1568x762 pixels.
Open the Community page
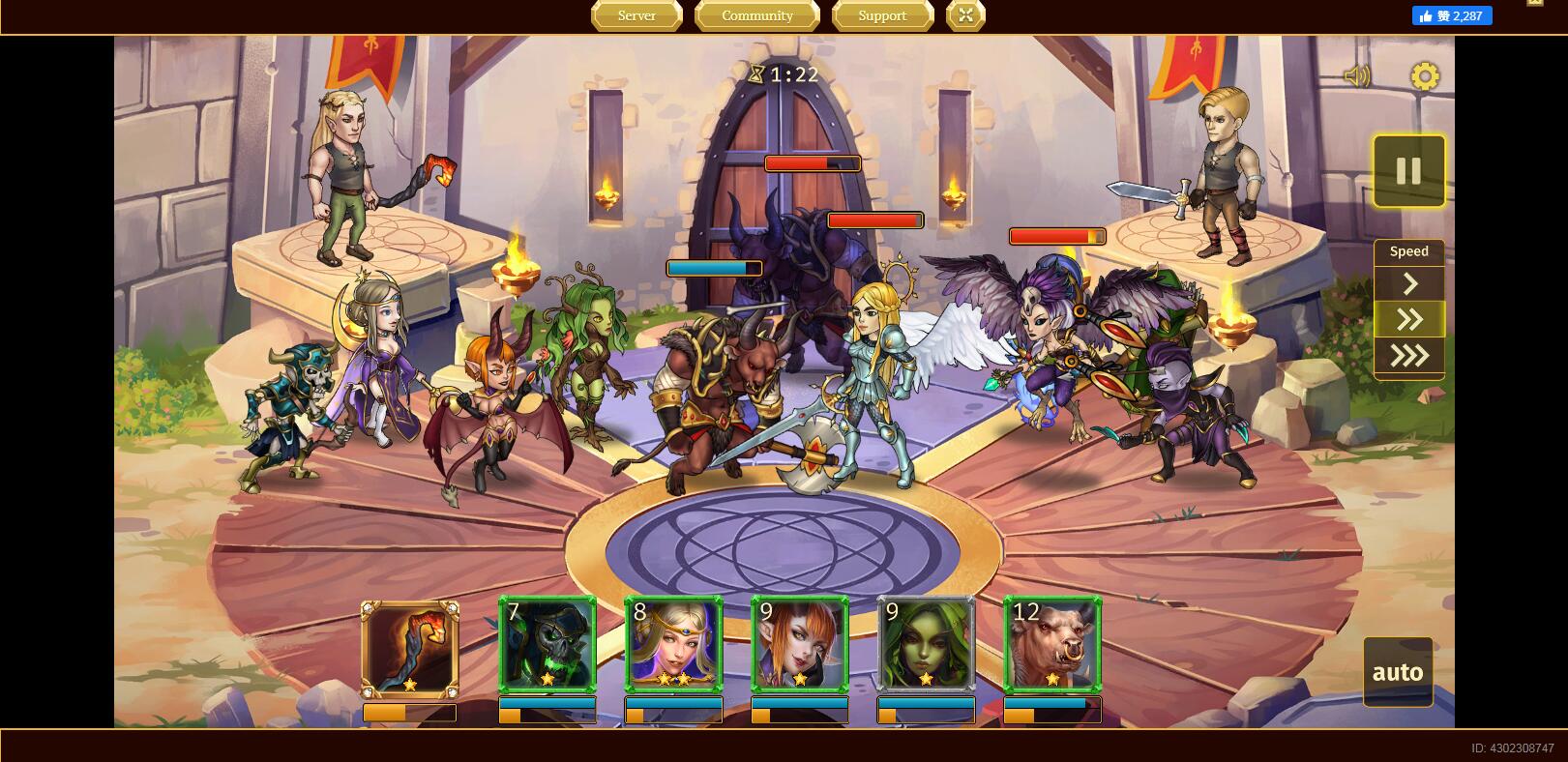click(x=756, y=15)
